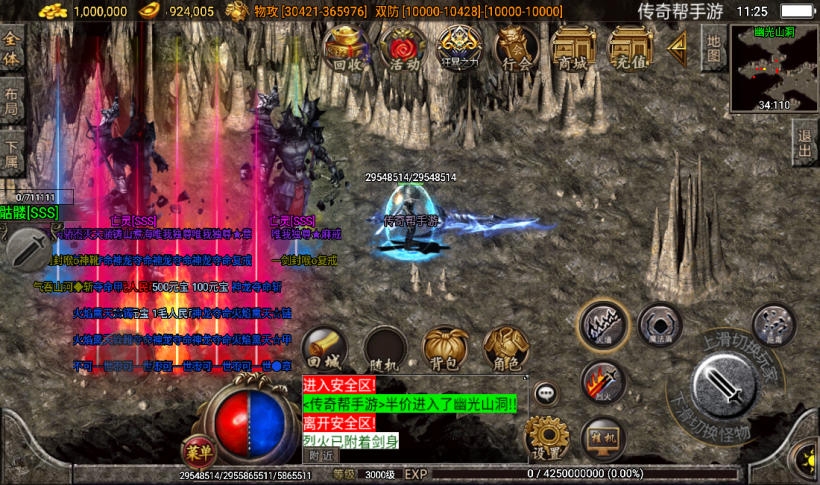Viewport: 820px width, 485px height.
Task: Open the 设置 settings gear
Action: click(x=546, y=436)
